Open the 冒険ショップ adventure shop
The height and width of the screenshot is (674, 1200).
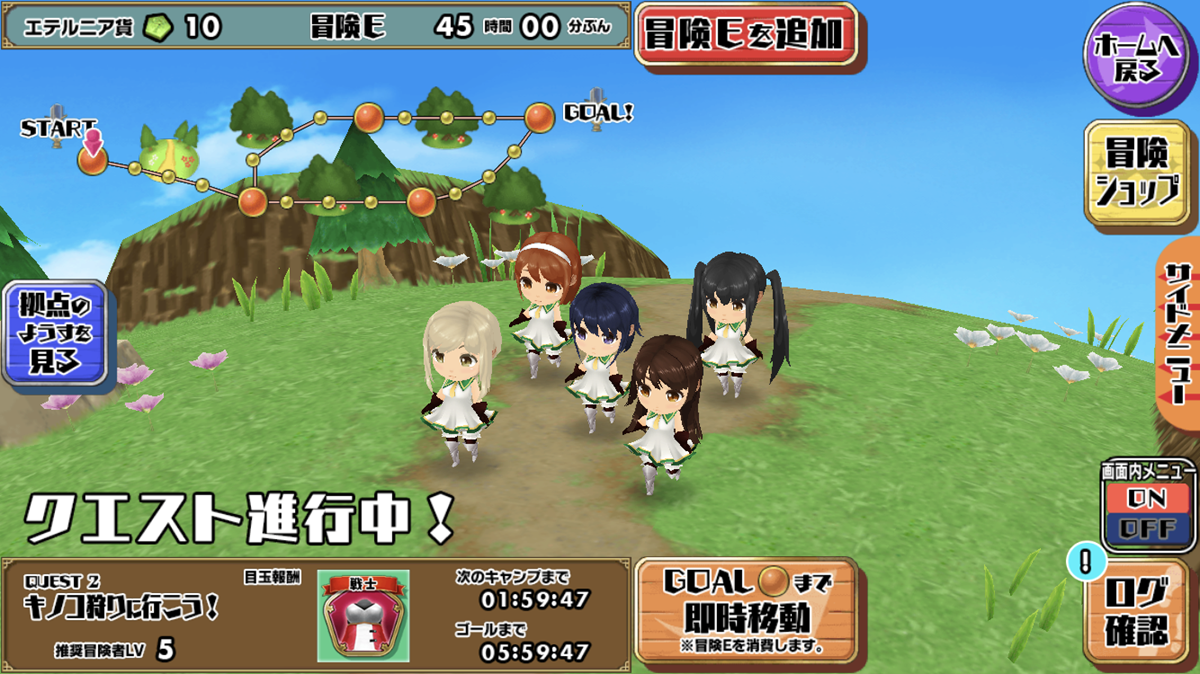pyautogui.click(x=1138, y=173)
